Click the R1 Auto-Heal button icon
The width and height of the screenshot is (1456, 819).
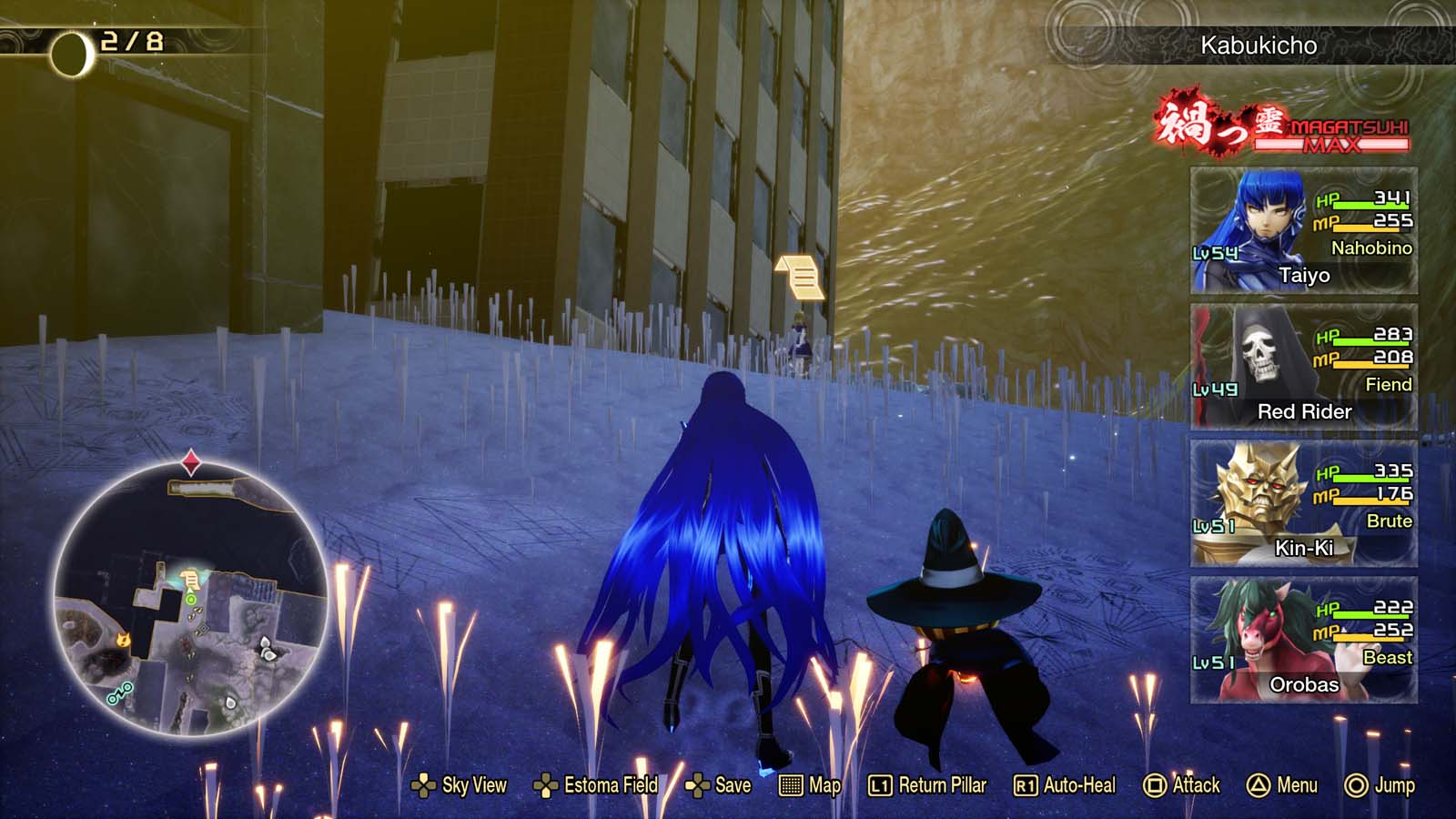pyautogui.click(x=1025, y=784)
